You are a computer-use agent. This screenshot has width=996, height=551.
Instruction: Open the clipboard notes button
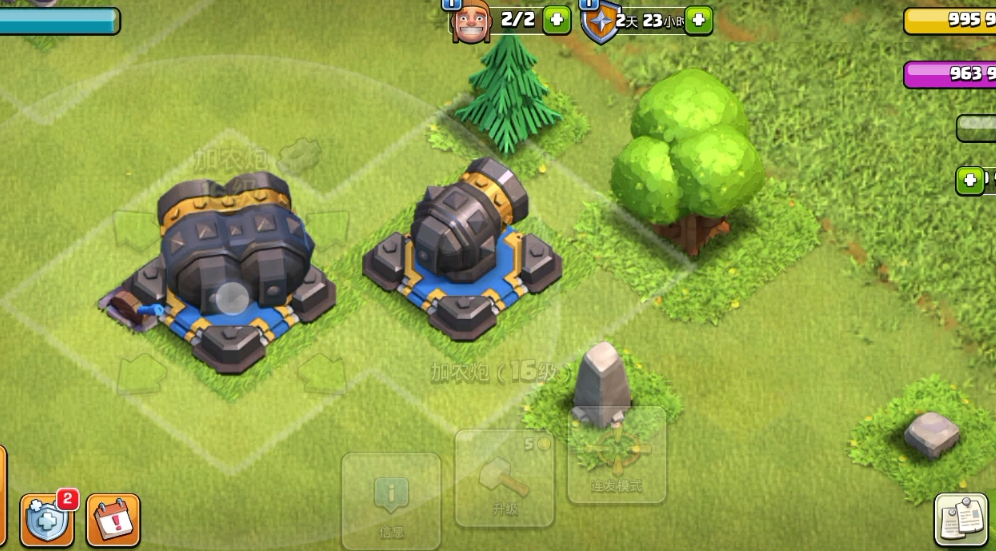click(961, 519)
